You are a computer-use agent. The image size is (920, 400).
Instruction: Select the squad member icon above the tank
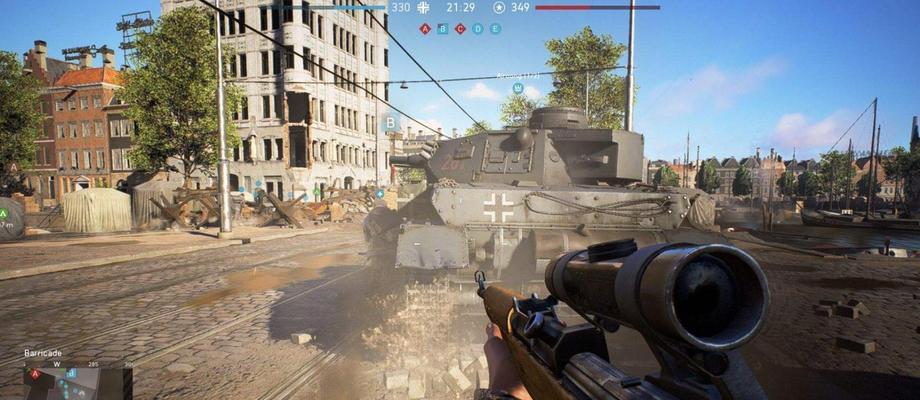coord(518,88)
